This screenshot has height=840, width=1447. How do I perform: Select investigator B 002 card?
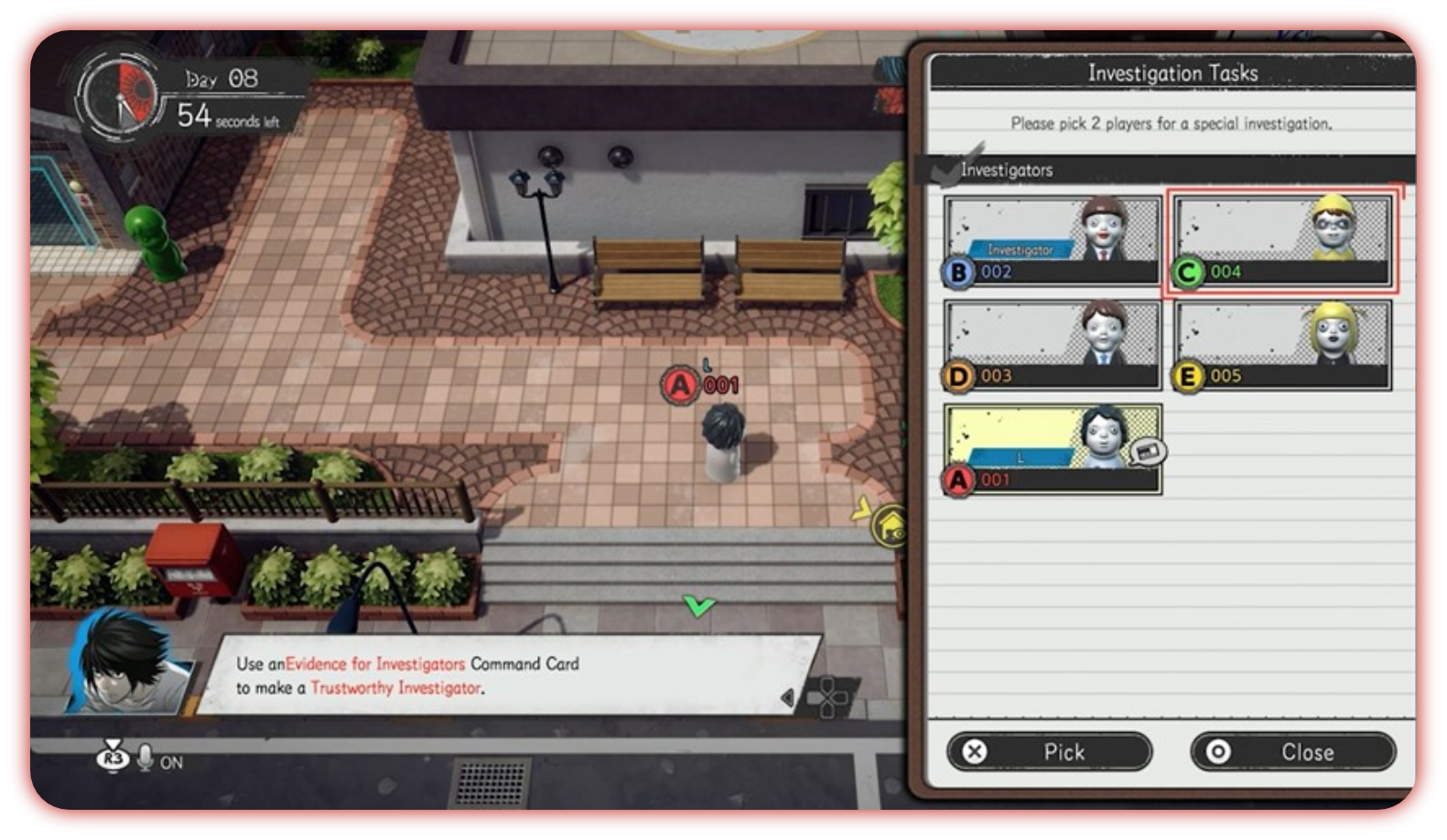coord(1053,242)
